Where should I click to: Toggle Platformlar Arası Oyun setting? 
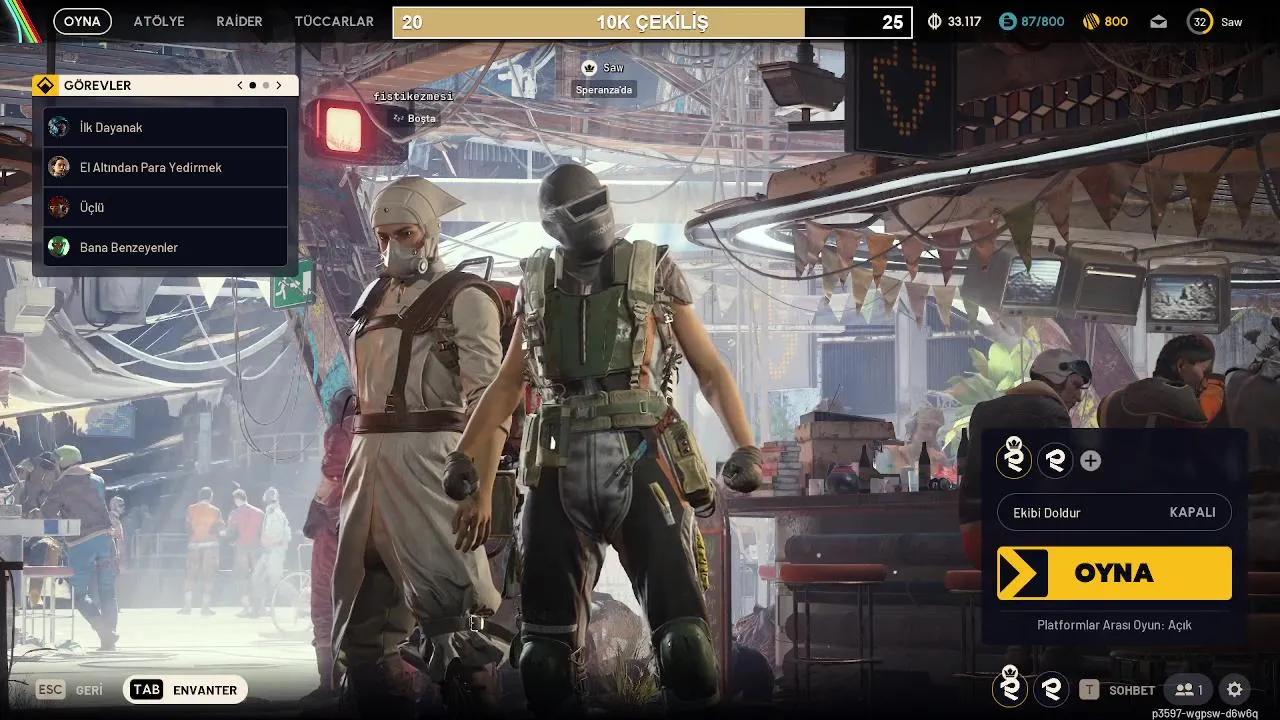click(x=1114, y=624)
